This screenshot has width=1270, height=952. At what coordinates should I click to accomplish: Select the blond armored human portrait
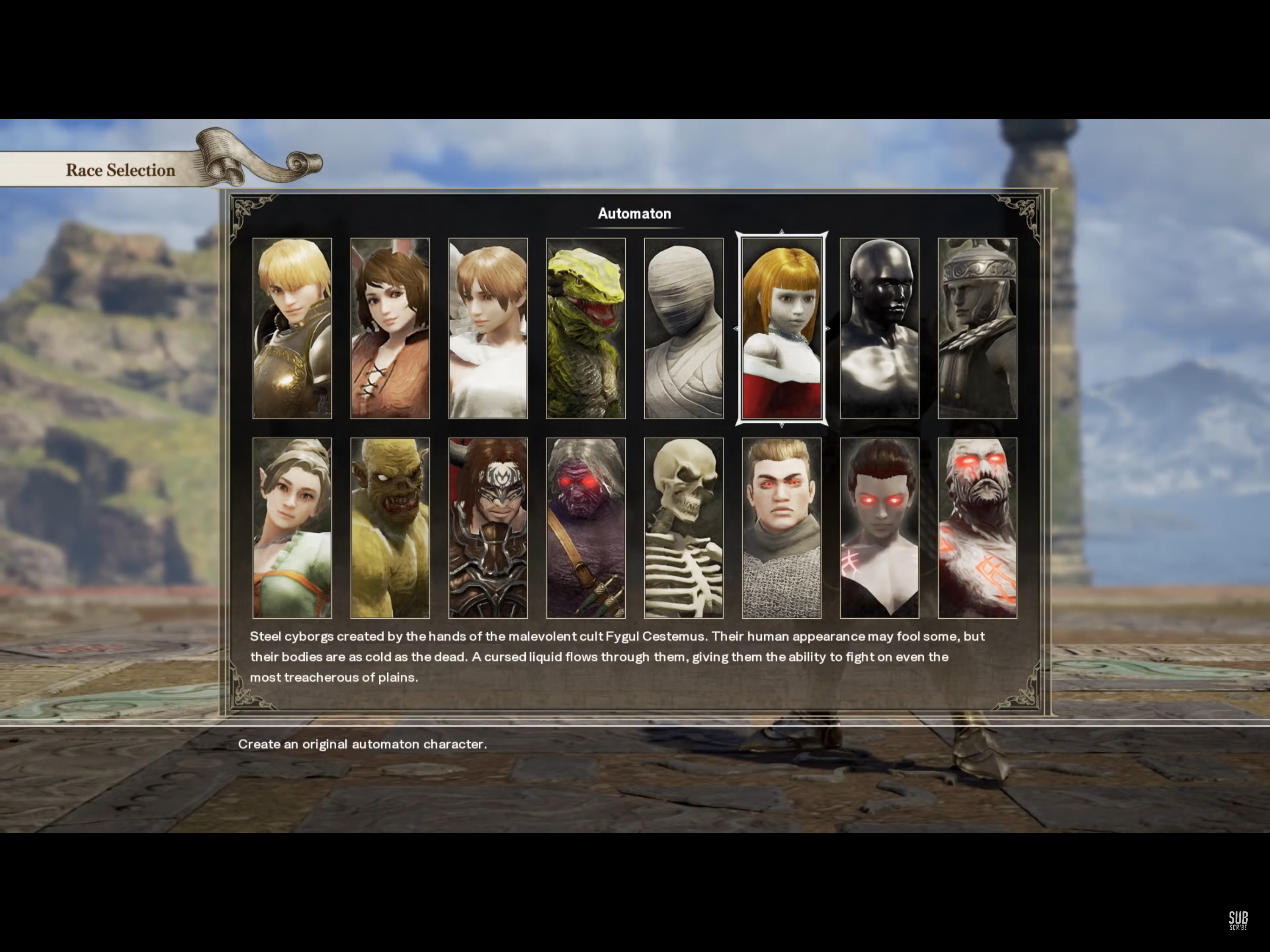point(291,328)
